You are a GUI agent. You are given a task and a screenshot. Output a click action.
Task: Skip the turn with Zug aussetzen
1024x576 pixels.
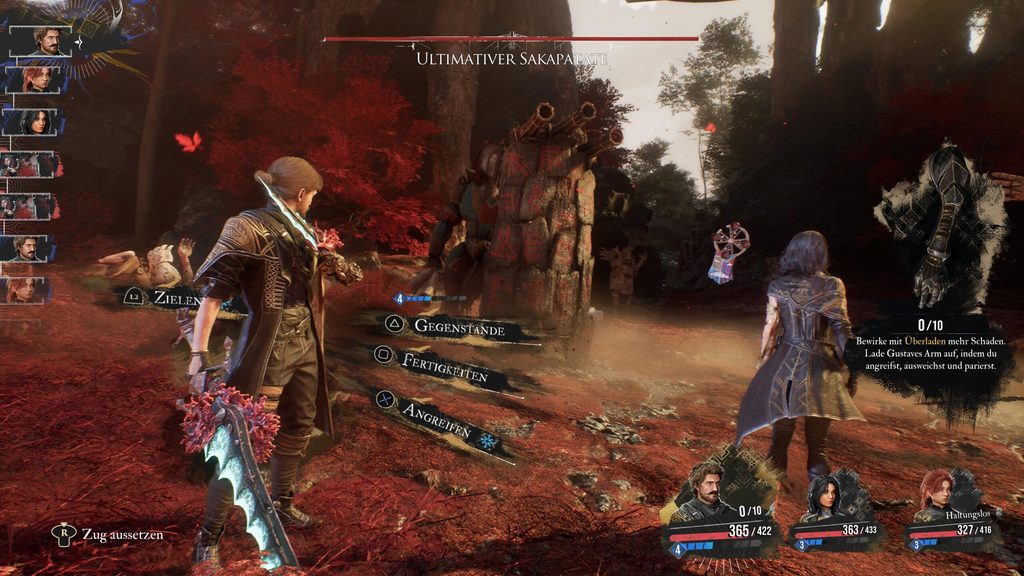(108, 534)
